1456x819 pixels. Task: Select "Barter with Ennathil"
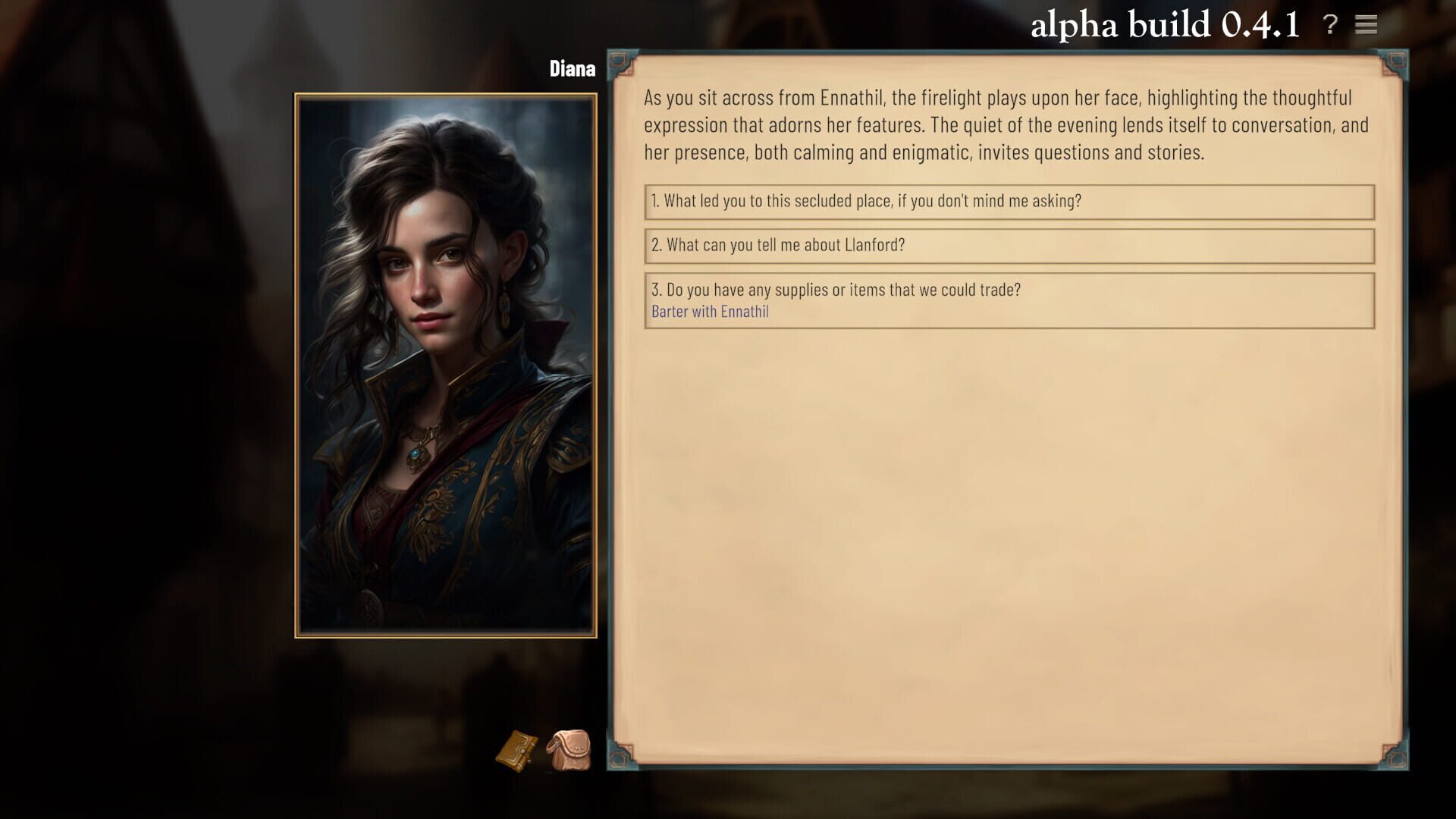[711, 311]
